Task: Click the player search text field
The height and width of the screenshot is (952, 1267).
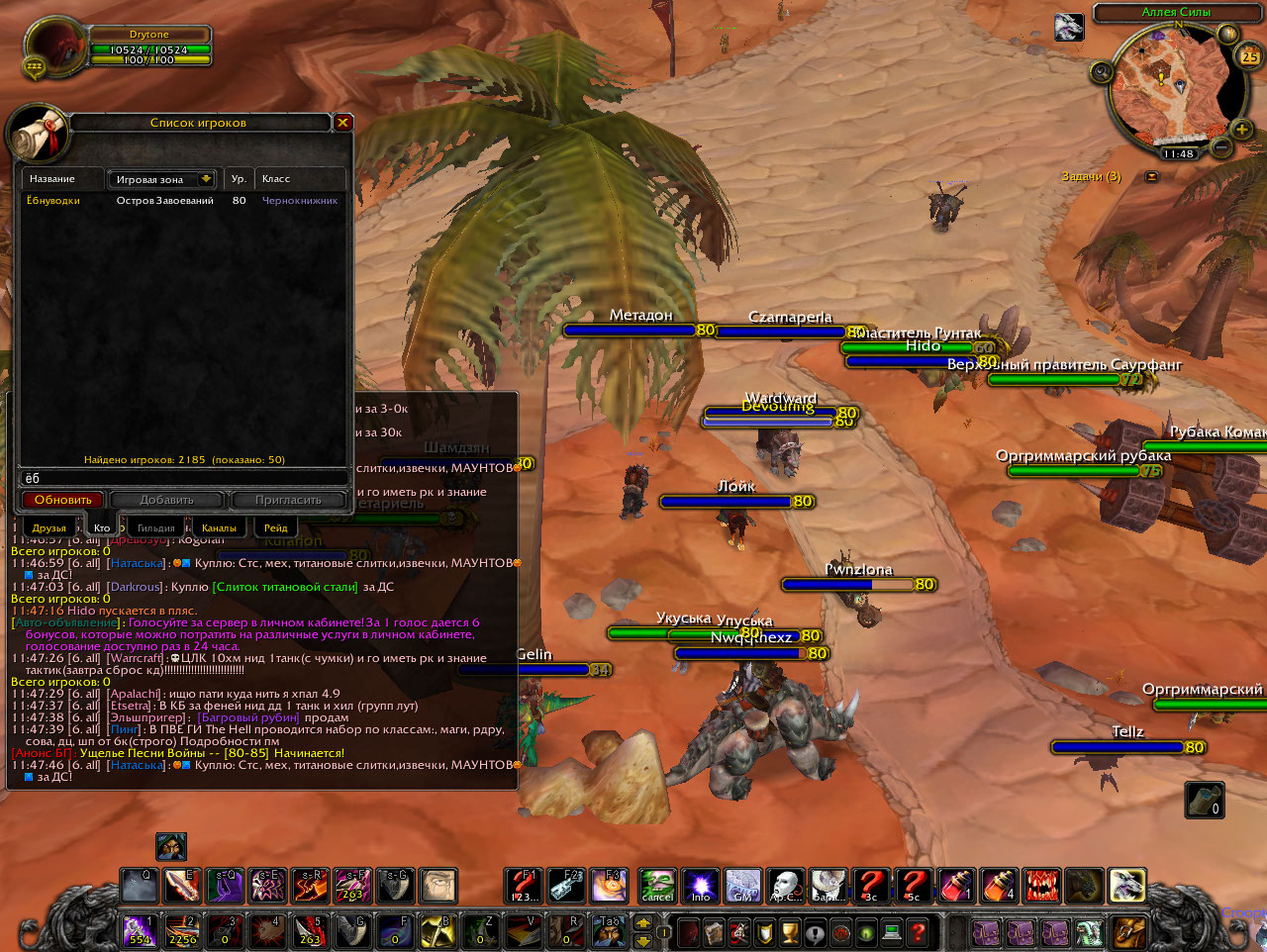Action: [x=183, y=479]
